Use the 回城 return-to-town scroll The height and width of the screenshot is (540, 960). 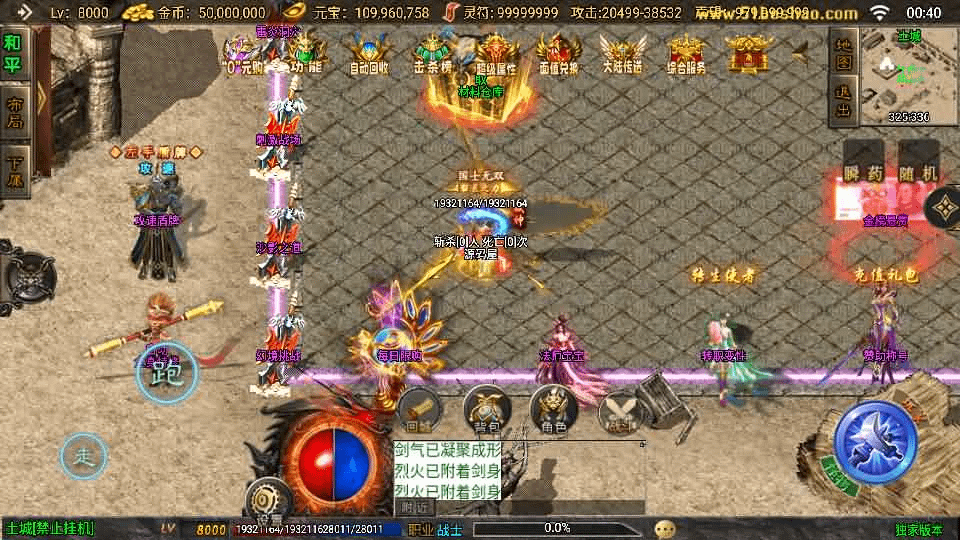tap(418, 411)
